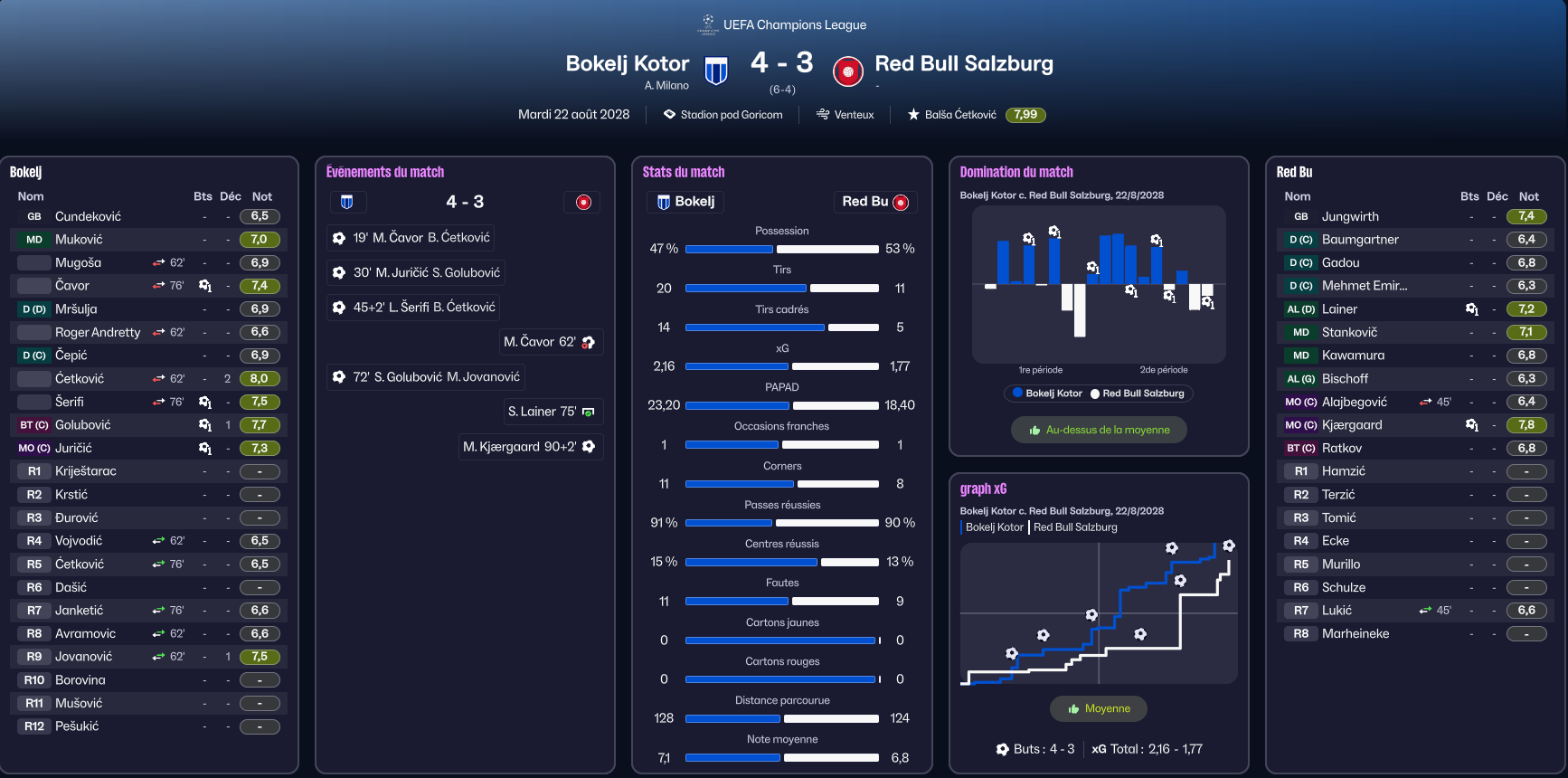Open the Stadion pod Goricom venue link
1568x778 pixels.
[x=731, y=115]
